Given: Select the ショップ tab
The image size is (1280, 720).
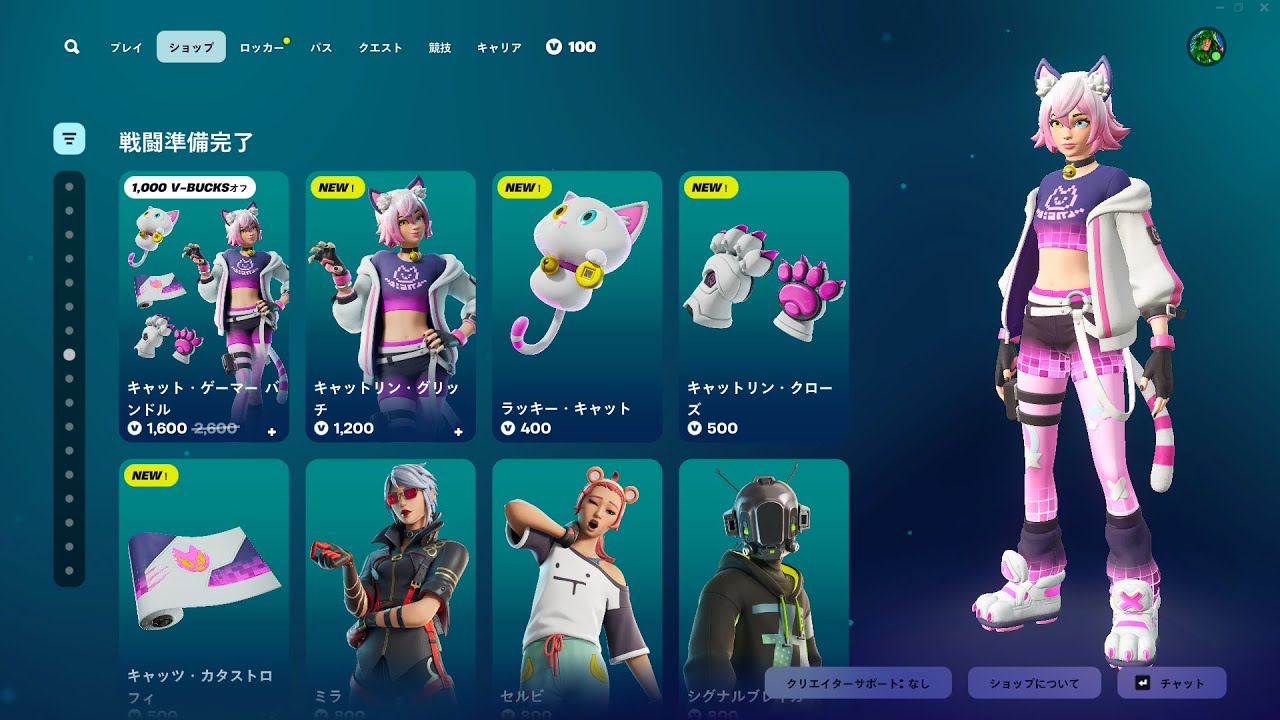Looking at the screenshot, I should (191, 47).
